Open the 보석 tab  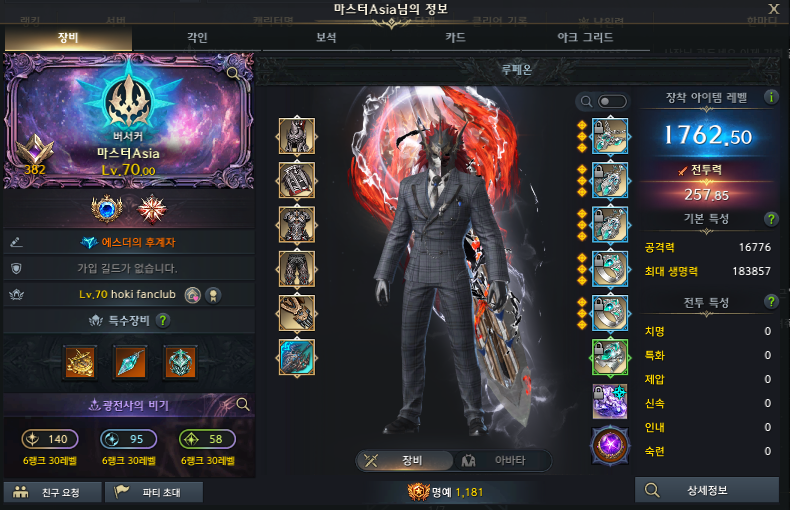click(326, 38)
